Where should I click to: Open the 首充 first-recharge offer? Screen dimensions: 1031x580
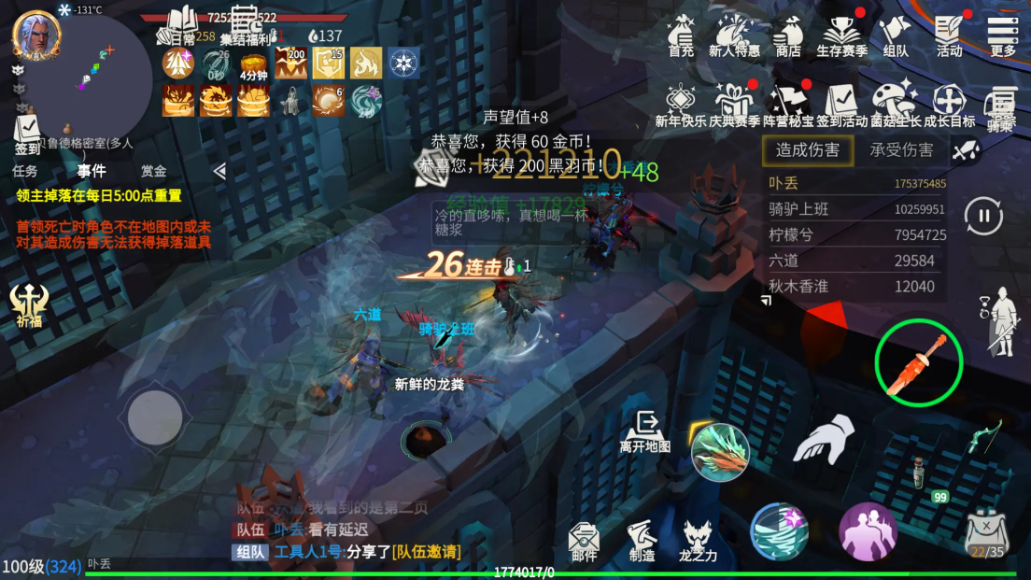pyautogui.click(x=681, y=35)
